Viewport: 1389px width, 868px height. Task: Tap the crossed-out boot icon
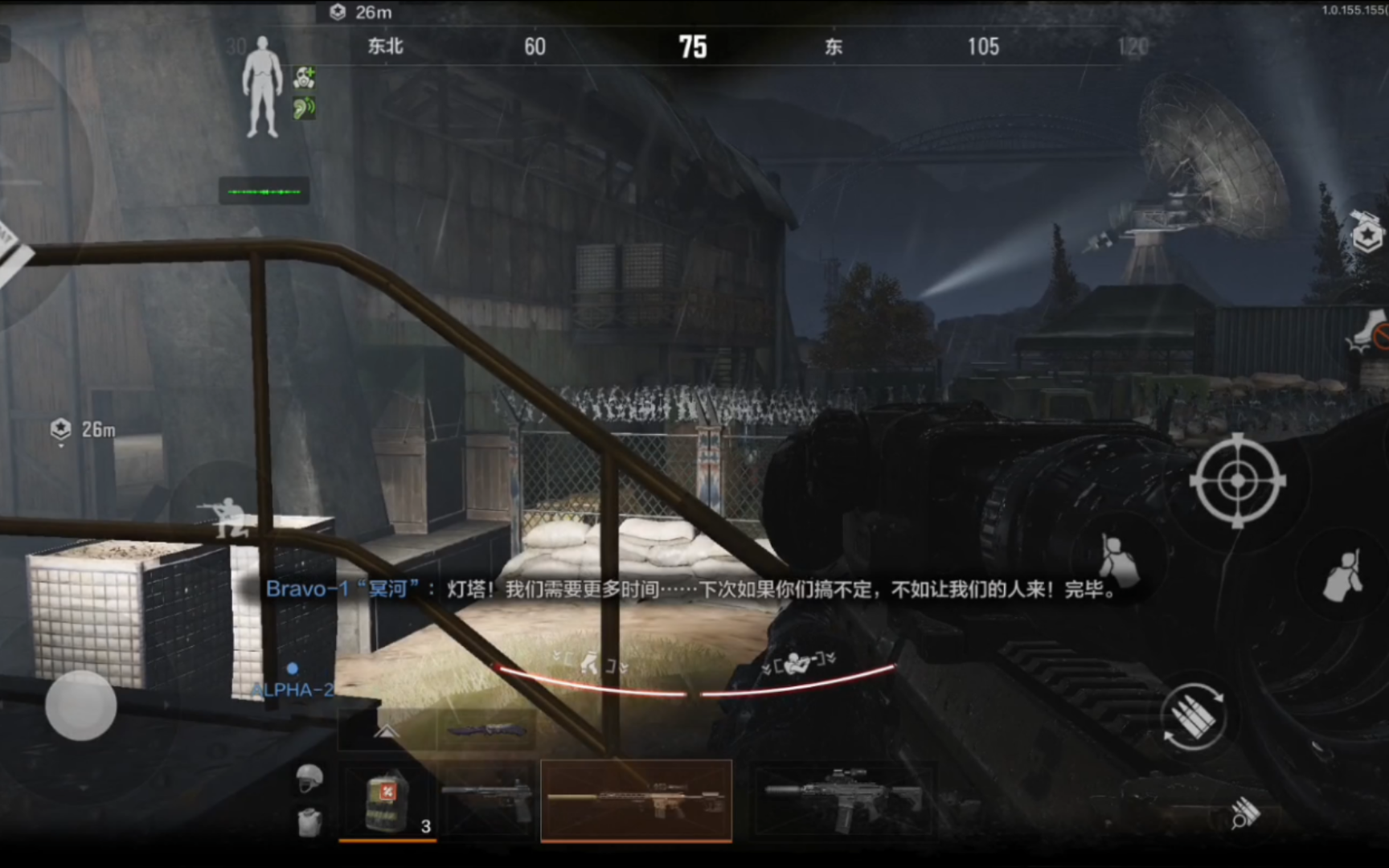click(1369, 332)
